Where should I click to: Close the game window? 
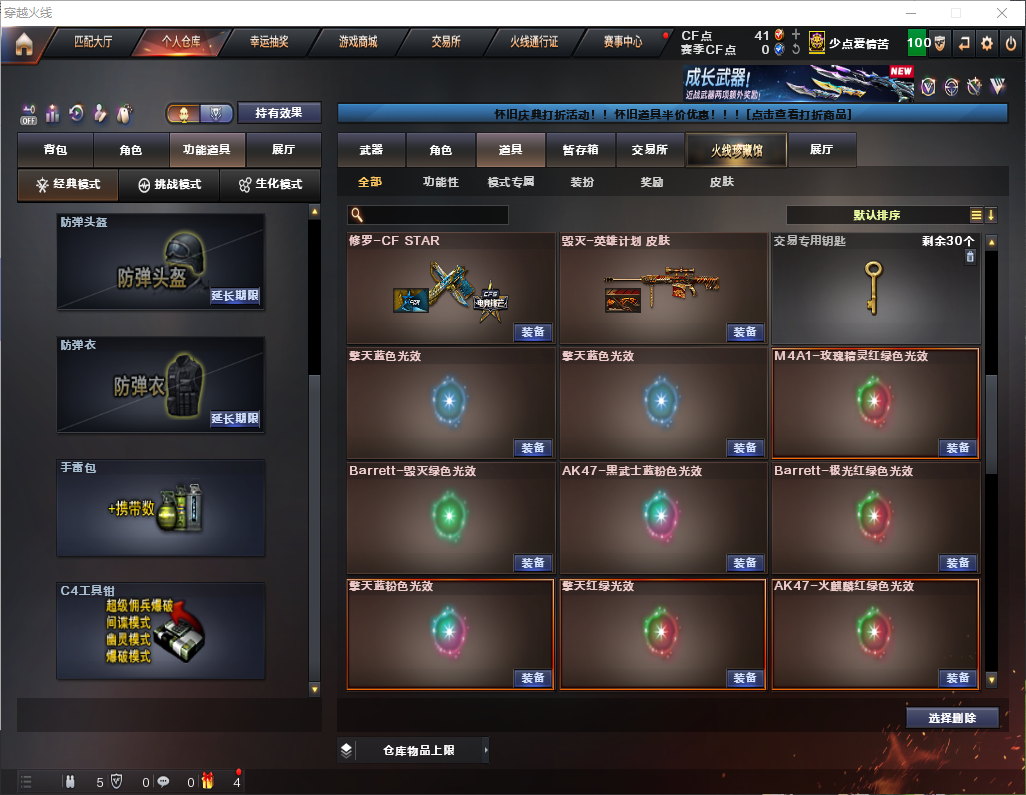1001,13
